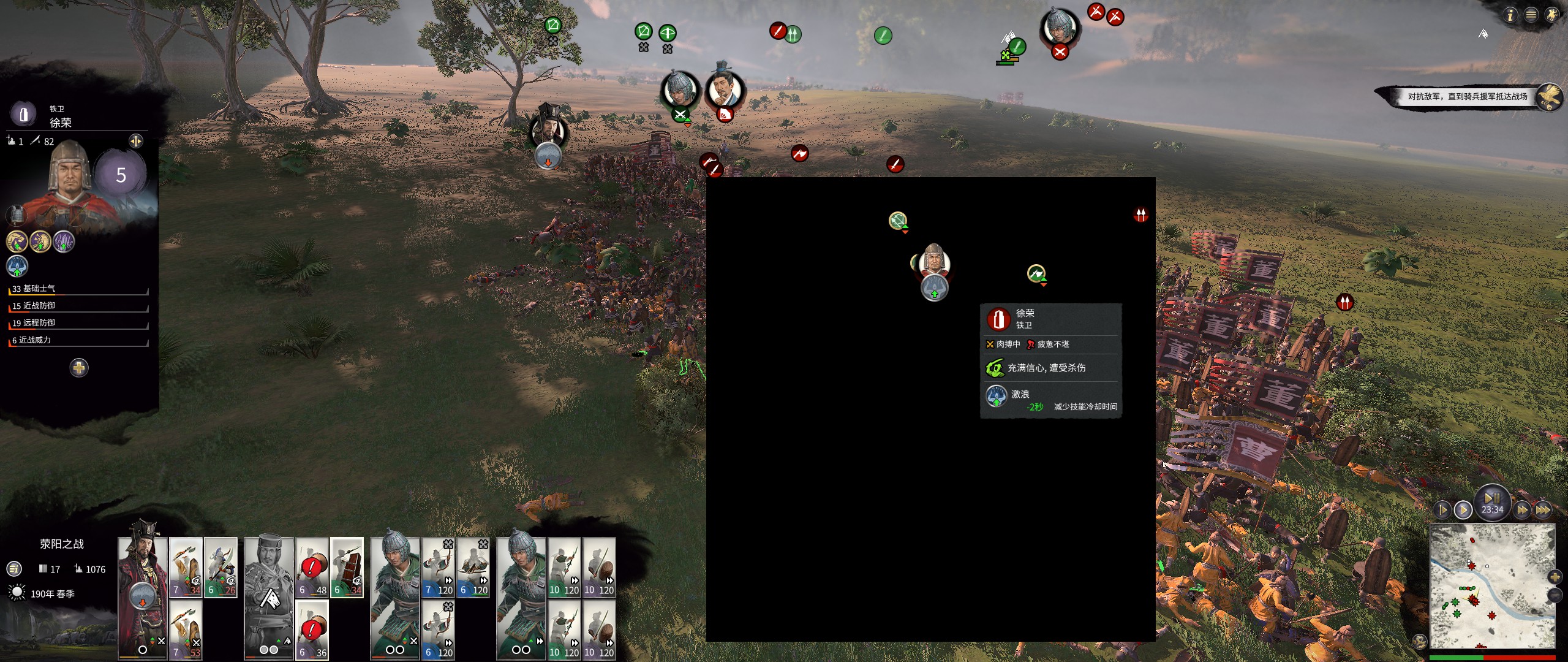Set battle speed to slow motion
Image resolution: width=1568 pixels, height=662 pixels.
pos(1442,509)
